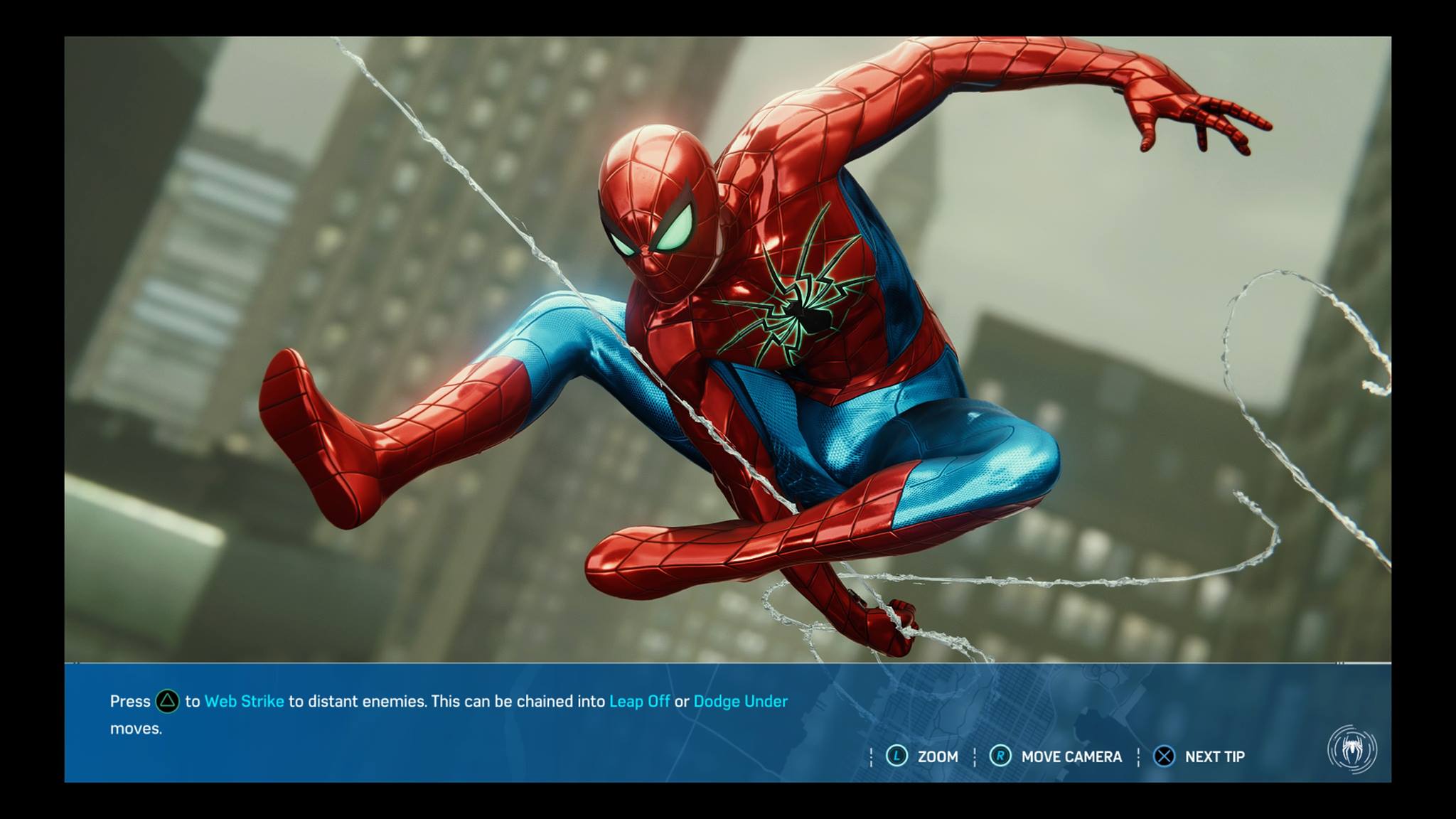Click the glowing spider emblem on Spider-Man's chest
Image resolution: width=1456 pixels, height=819 pixels.
pyautogui.click(x=812, y=313)
